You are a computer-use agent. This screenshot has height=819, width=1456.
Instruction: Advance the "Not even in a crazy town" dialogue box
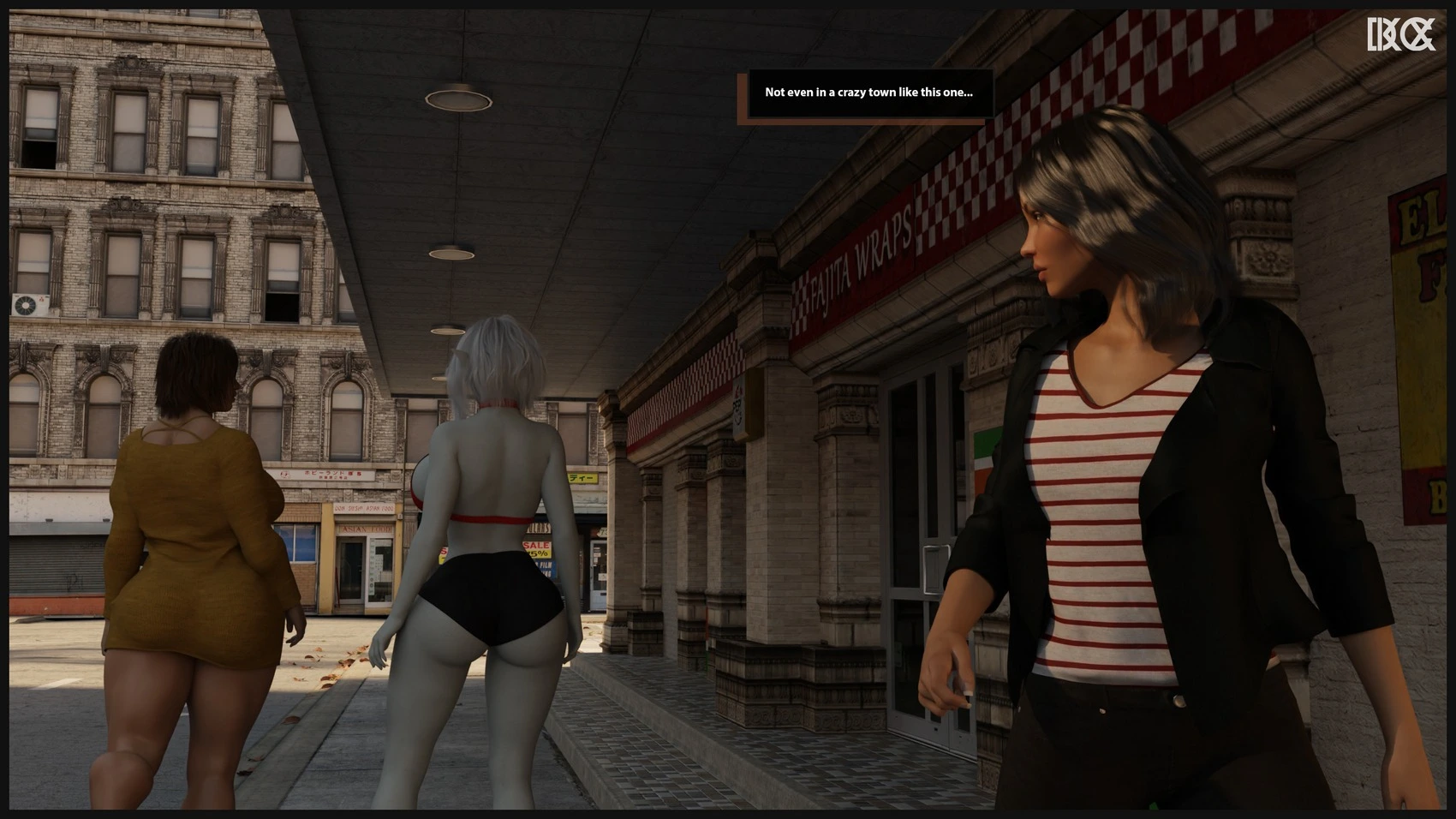868,93
